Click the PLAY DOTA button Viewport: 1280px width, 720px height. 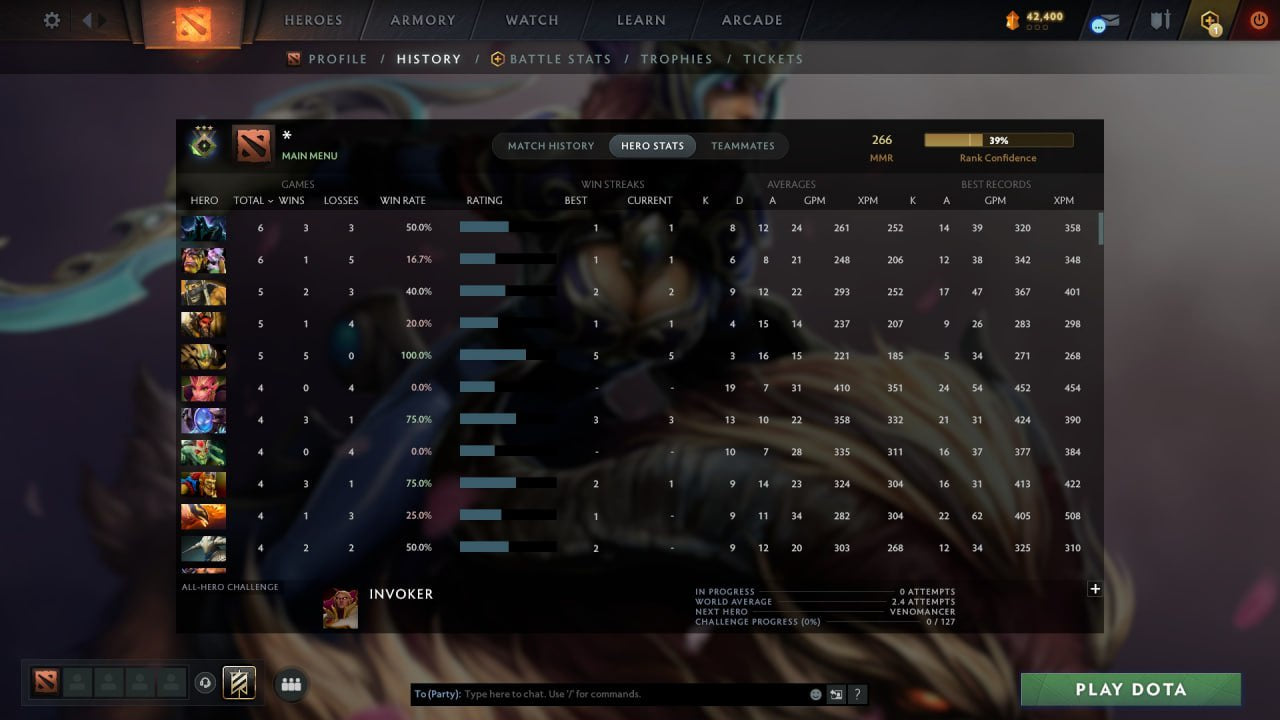tap(1130, 688)
